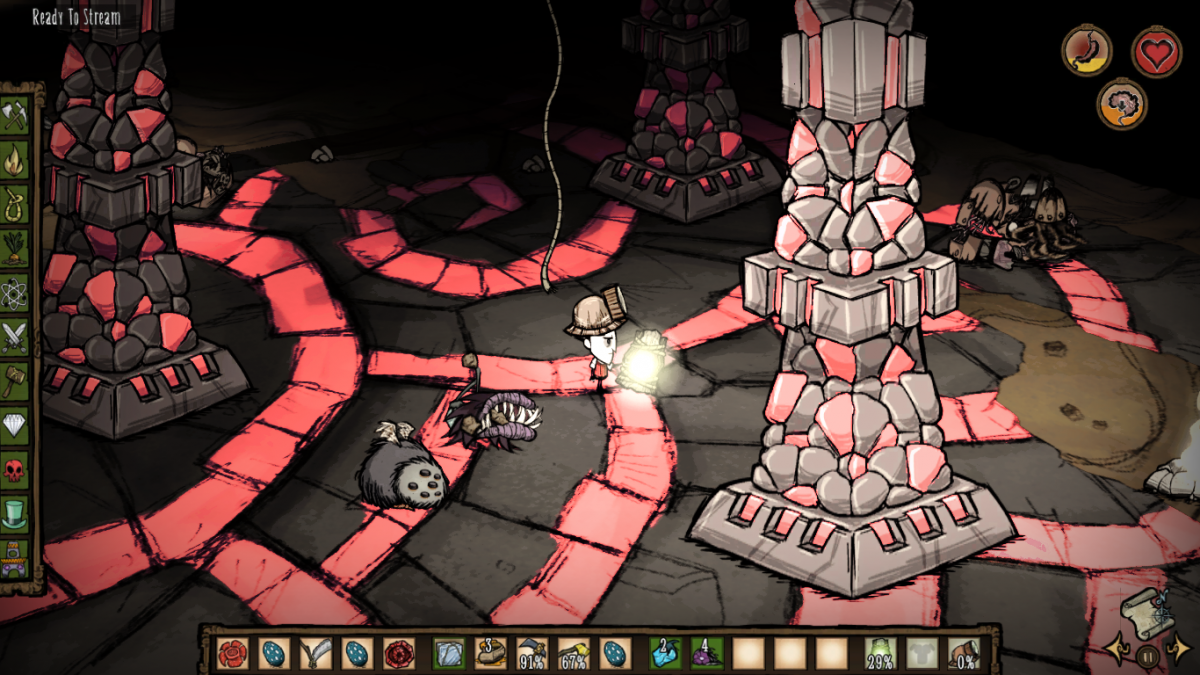Switch to the green top hat Dress tab
1200x675 pixels.
15,516
